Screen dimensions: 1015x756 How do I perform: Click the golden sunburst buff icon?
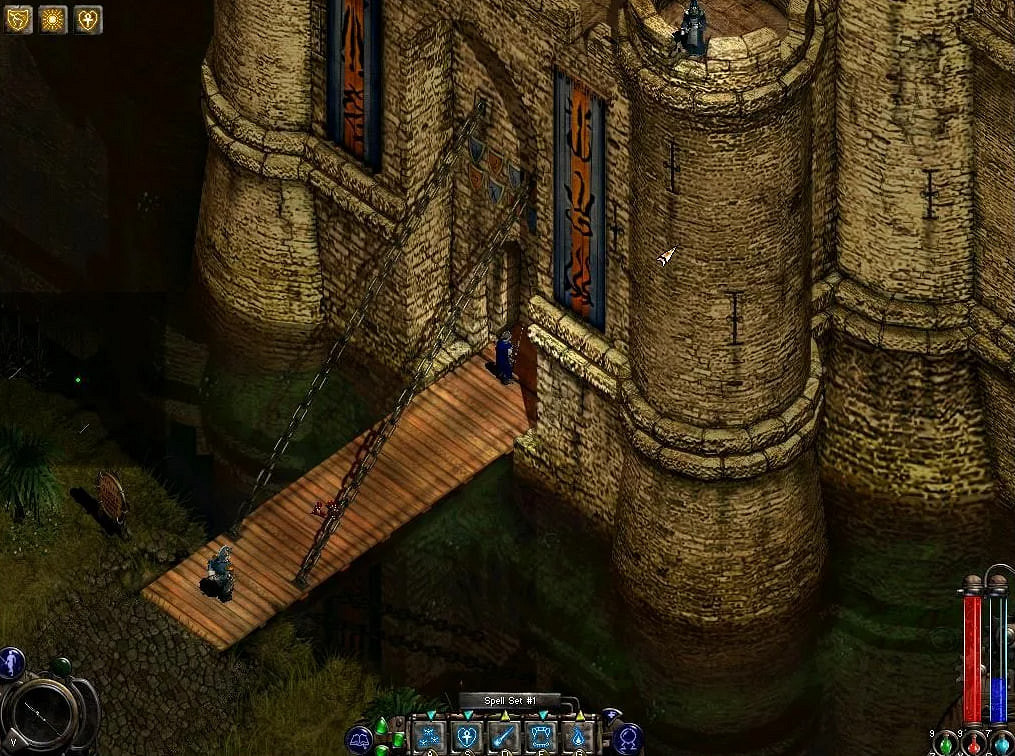(53, 18)
